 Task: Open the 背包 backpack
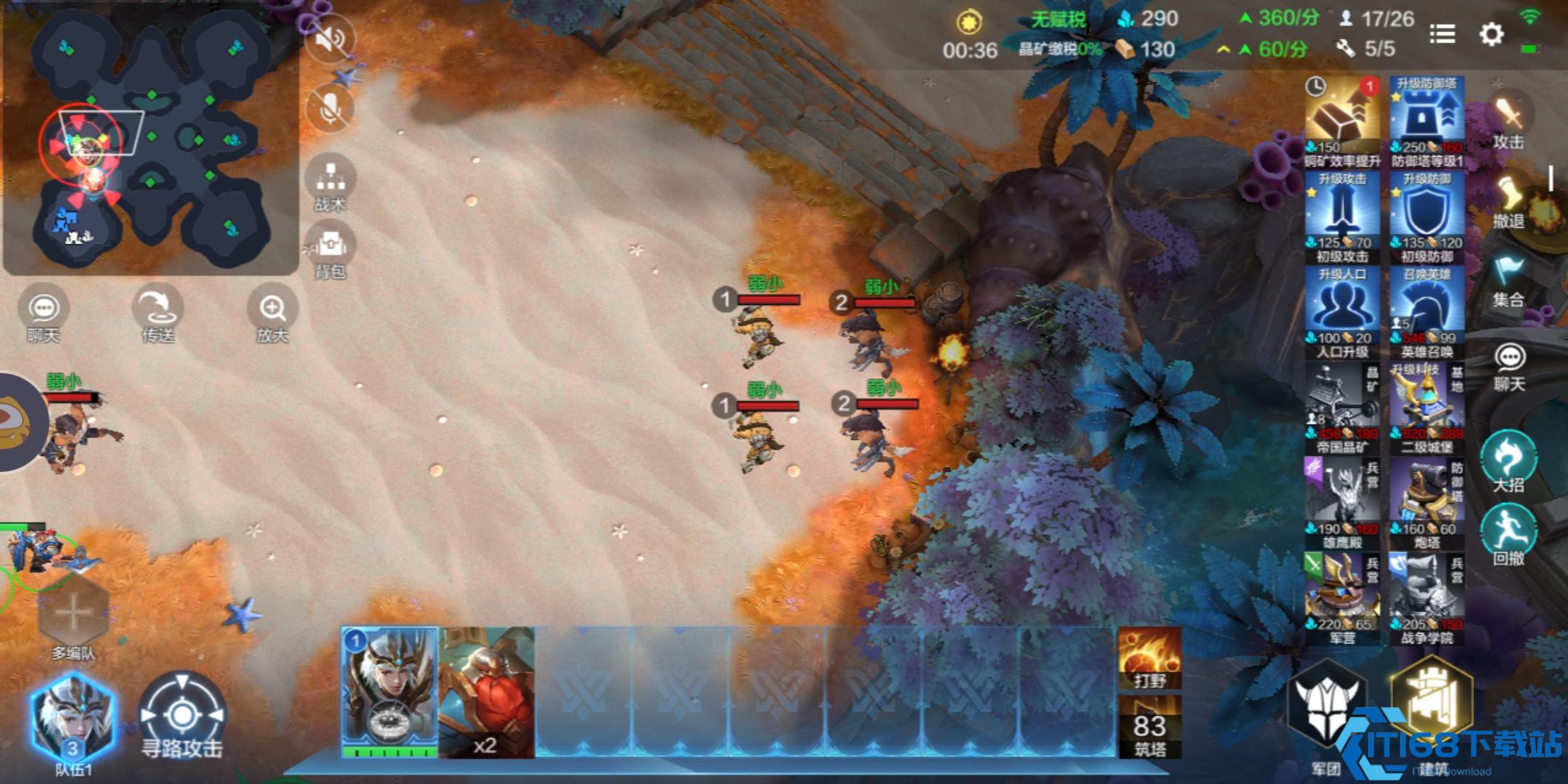(x=330, y=250)
